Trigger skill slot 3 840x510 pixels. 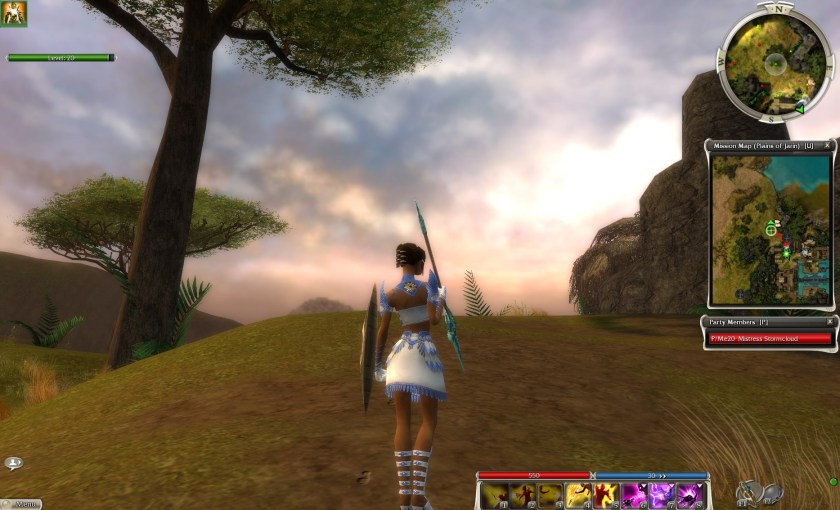click(x=550, y=495)
